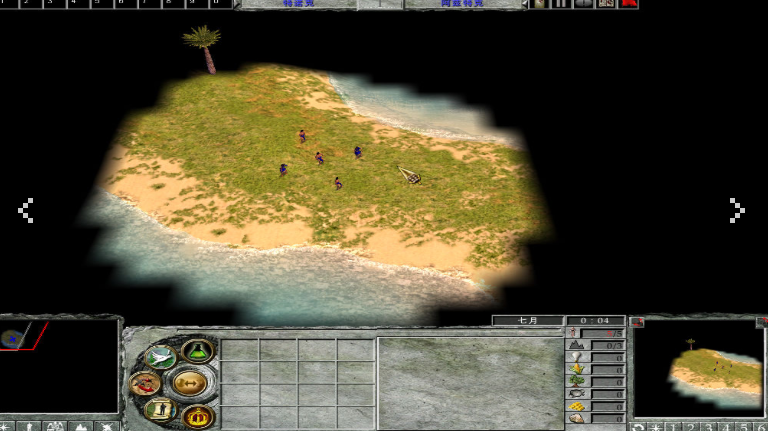The height and width of the screenshot is (431, 768).
Task: Click the scroll with figure button
Action: coord(159,409)
